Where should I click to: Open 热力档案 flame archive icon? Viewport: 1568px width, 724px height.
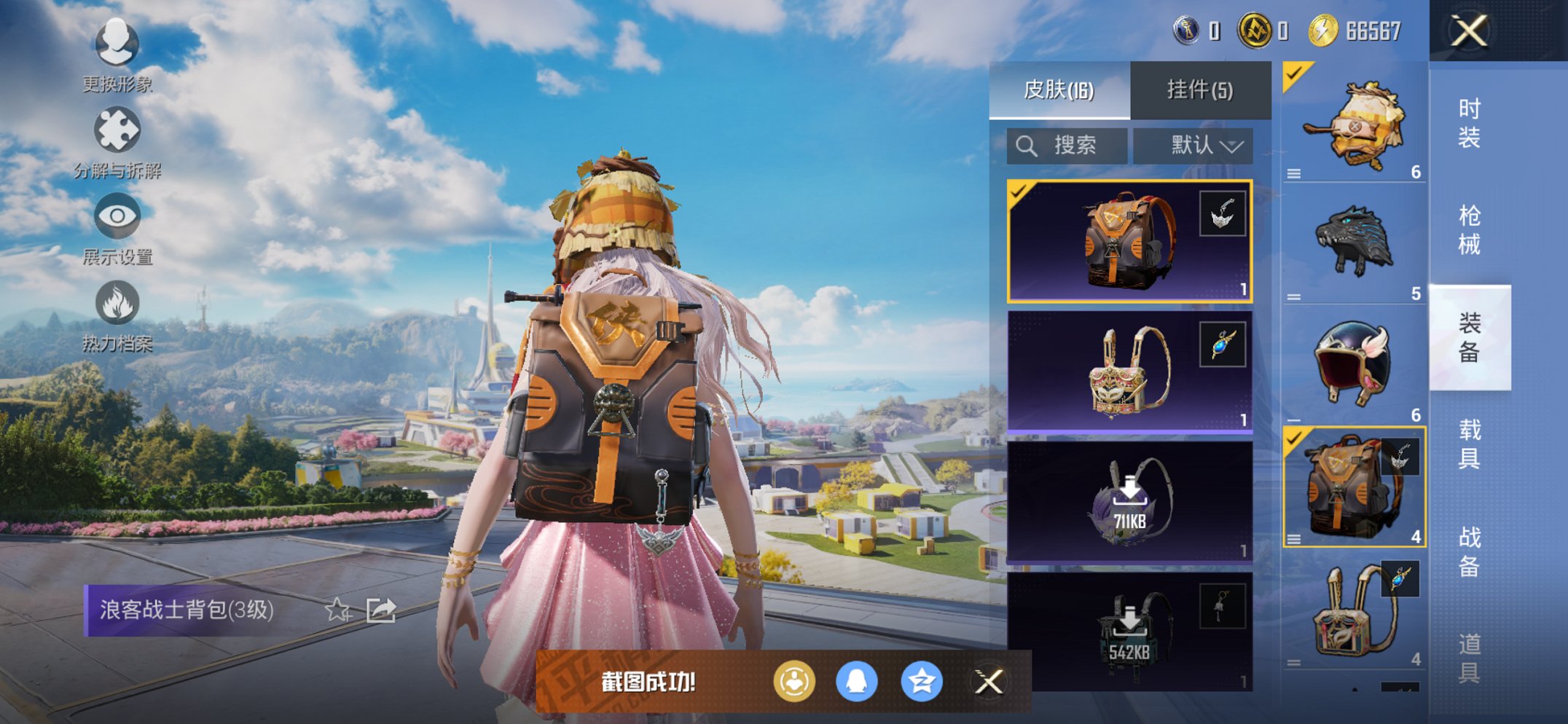pyautogui.click(x=117, y=303)
